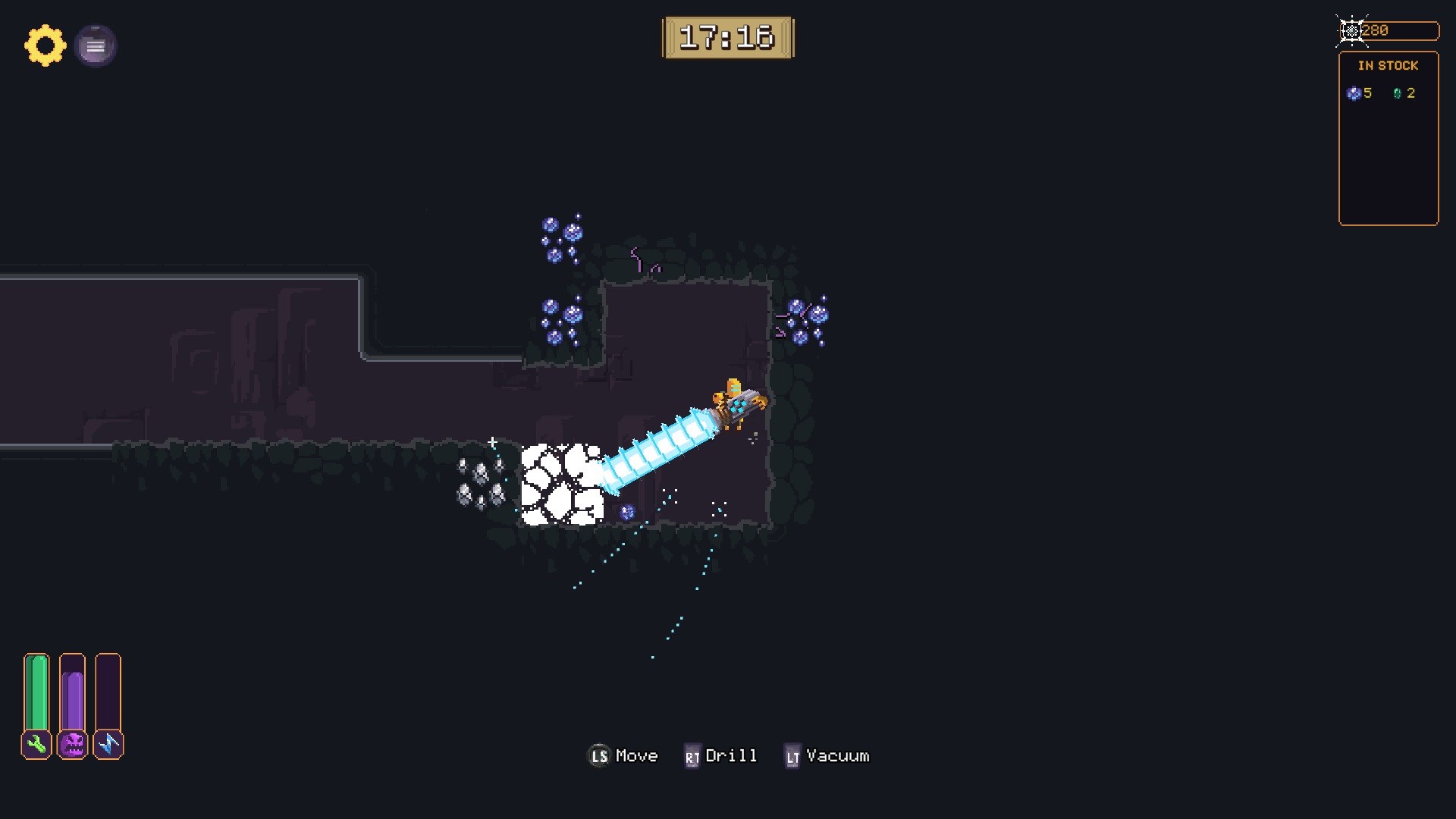Click the RT Drill button prompt icon
Viewport: 1456px width, 819px height.
[x=691, y=756]
